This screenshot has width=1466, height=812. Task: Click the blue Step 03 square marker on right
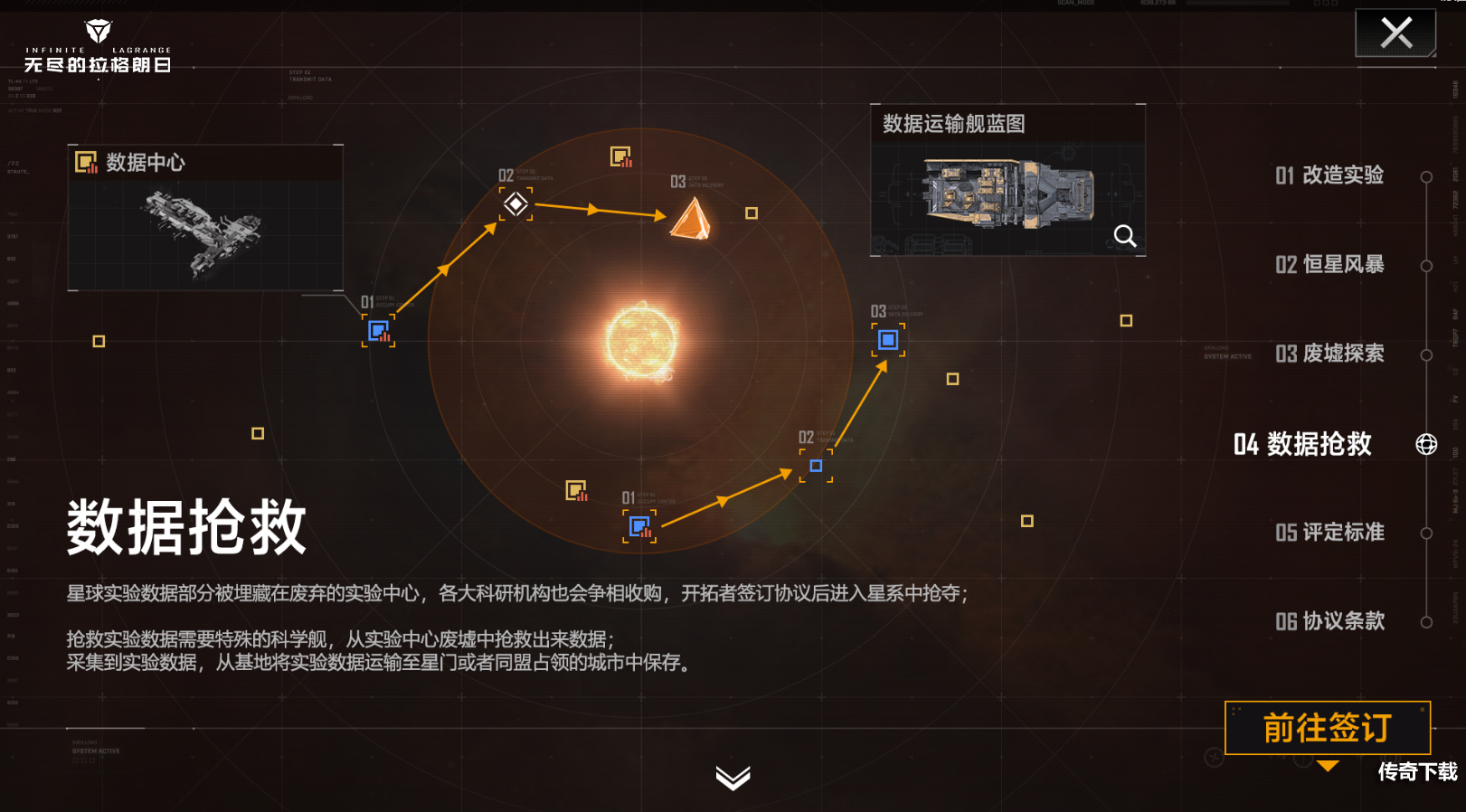click(888, 340)
